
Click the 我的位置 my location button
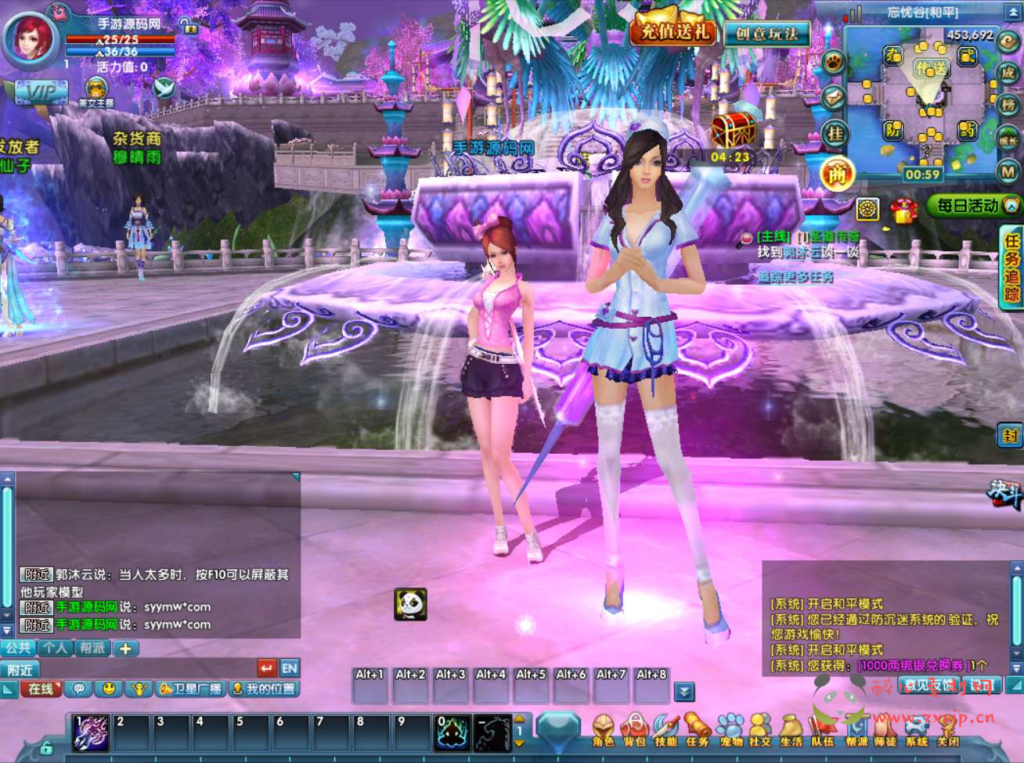click(x=264, y=689)
